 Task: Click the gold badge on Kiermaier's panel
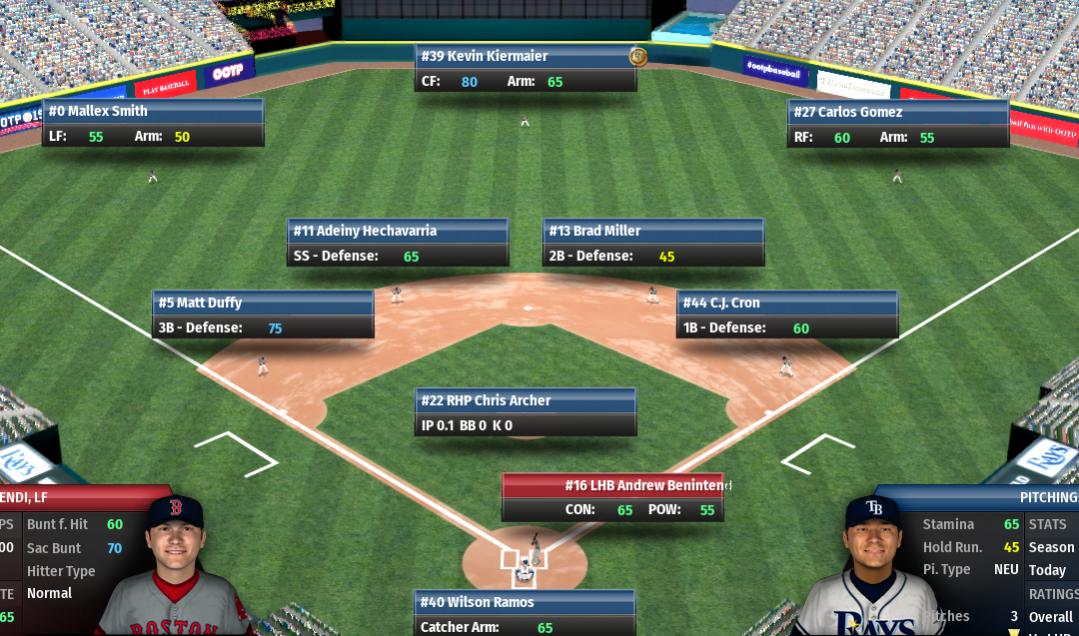[637, 56]
